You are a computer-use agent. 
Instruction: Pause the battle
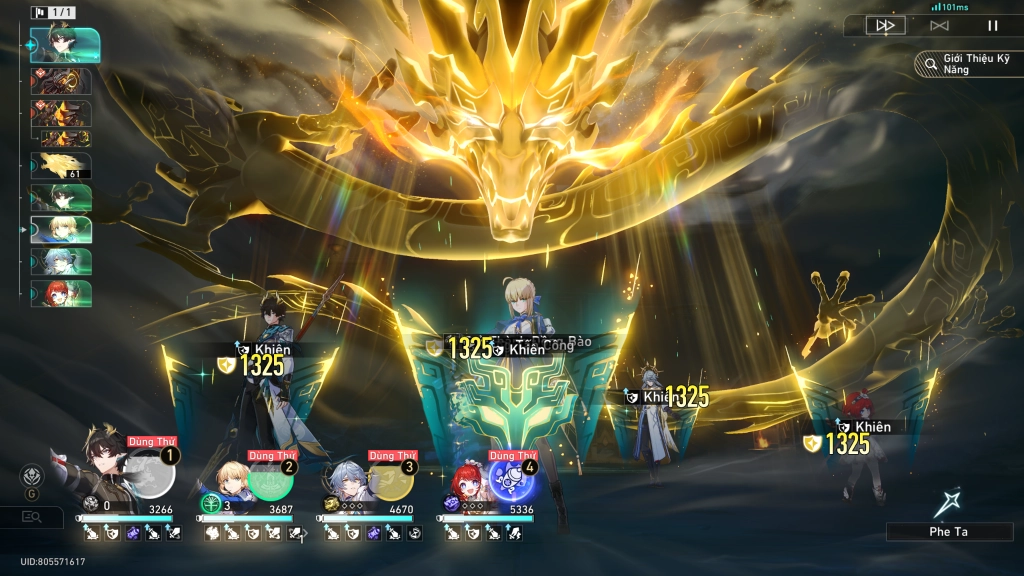click(992, 26)
